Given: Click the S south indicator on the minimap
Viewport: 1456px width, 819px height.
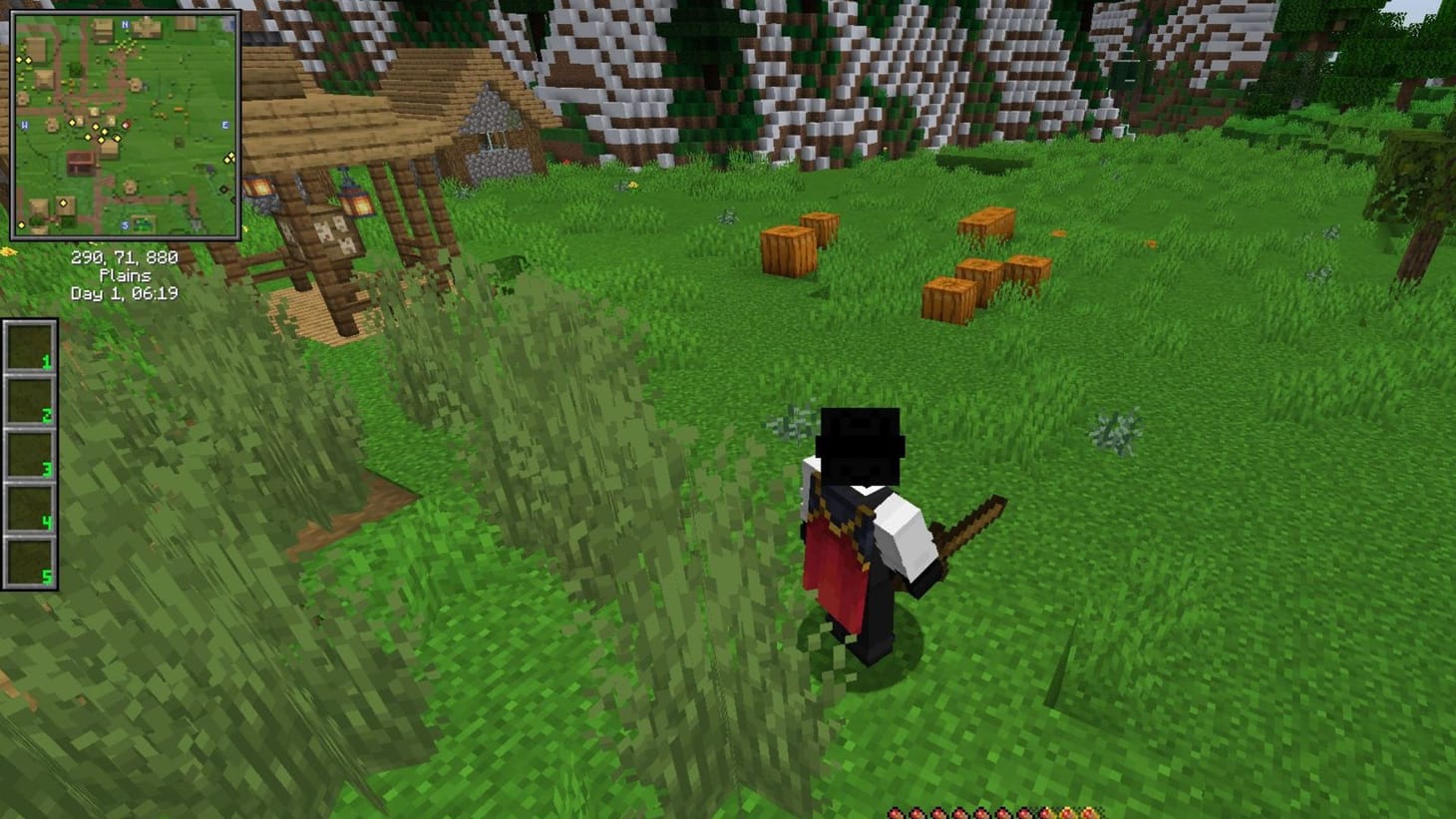Looking at the screenshot, I should (x=125, y=225).
